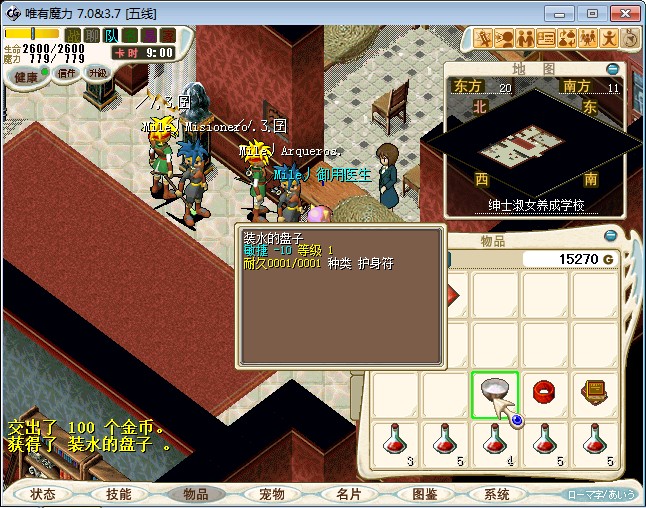Open the 系统 system menu

click(497, 494)
